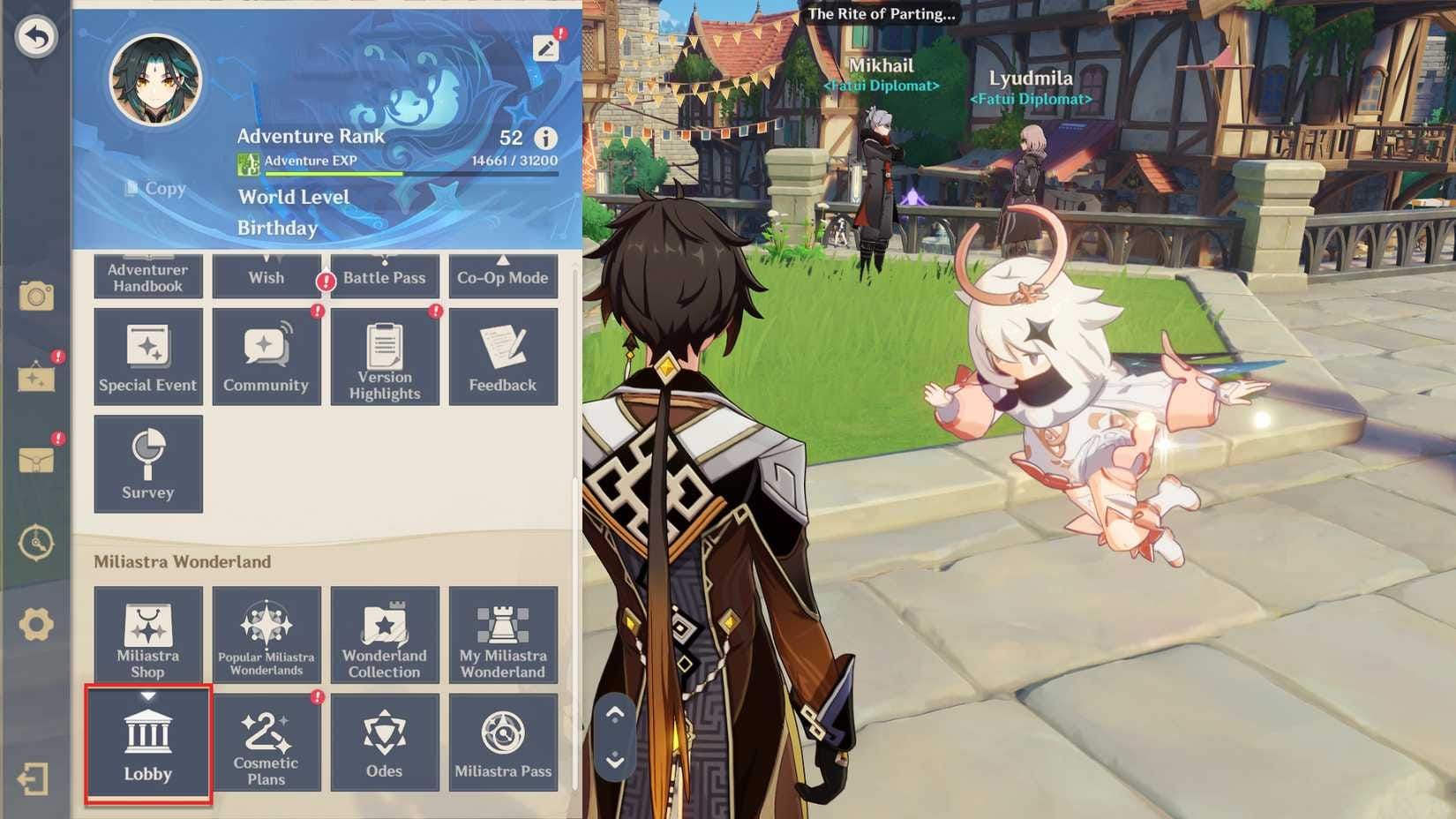The image size is (1456, 819).
Task: Open the Community page
Action: point(266,356)
